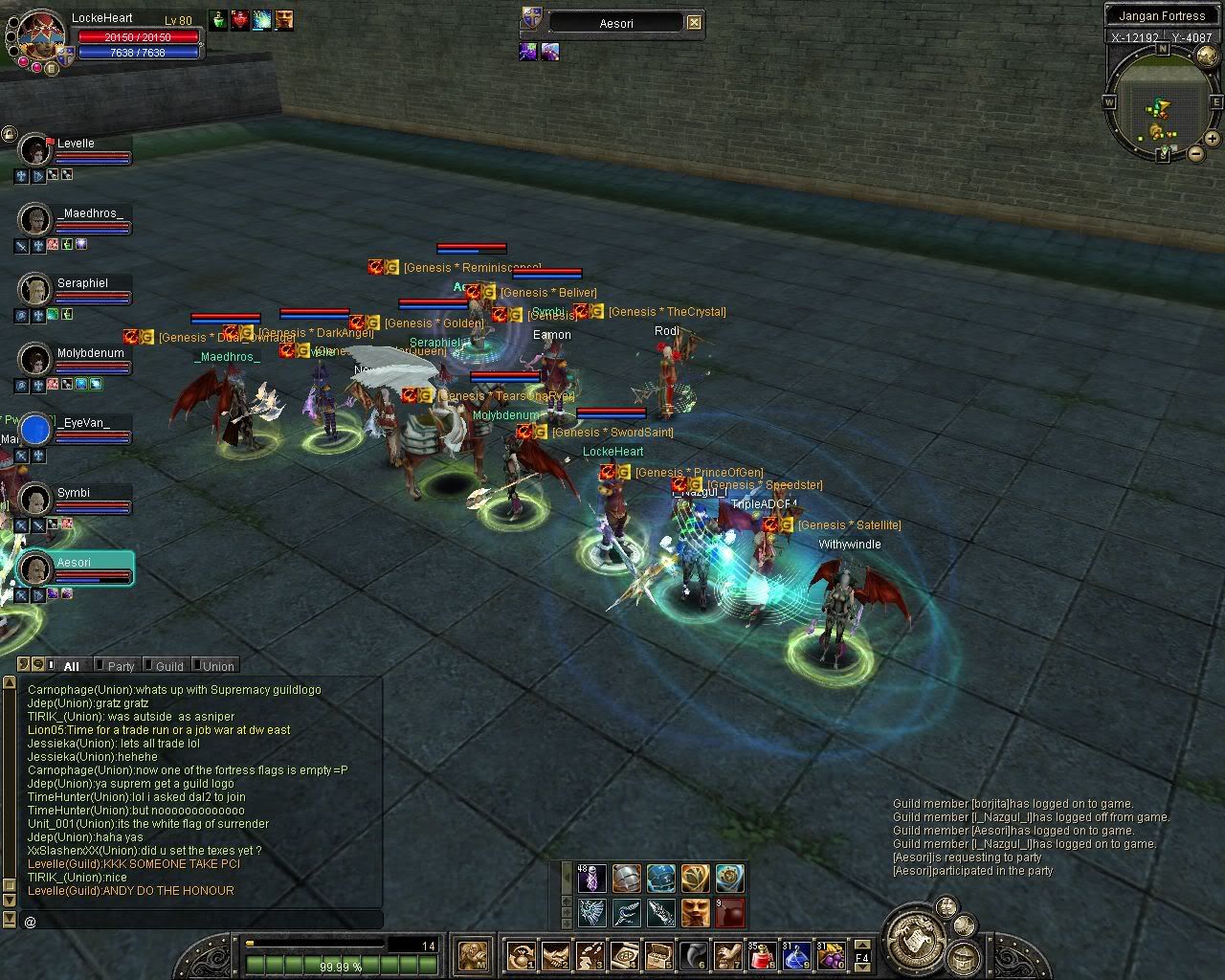Activate the handshake action in slot 2
Image resolution: width=1225 pixels, height=980 pixels.
click(x=555, y=955)
